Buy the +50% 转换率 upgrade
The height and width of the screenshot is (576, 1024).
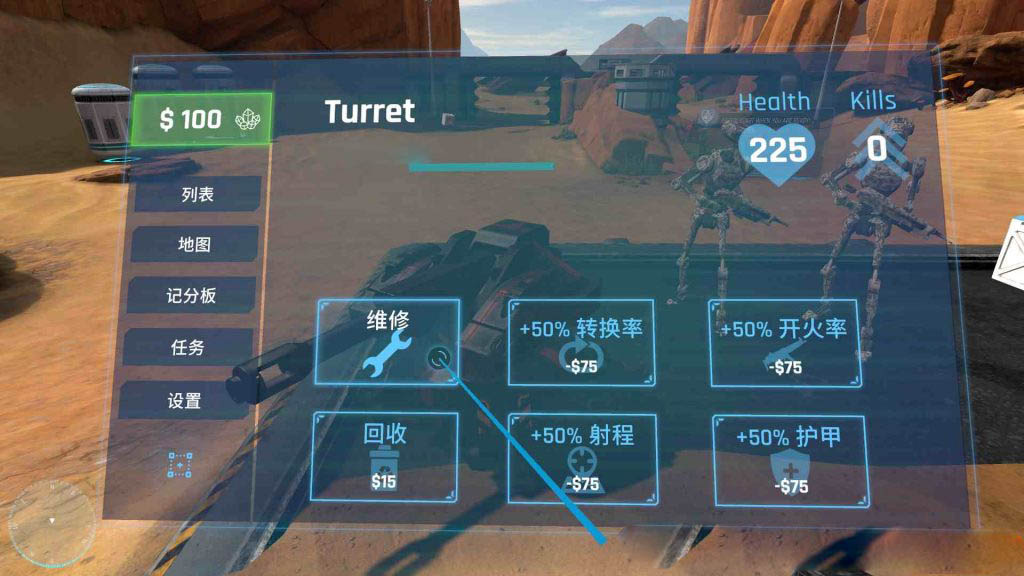coord(581,342)
